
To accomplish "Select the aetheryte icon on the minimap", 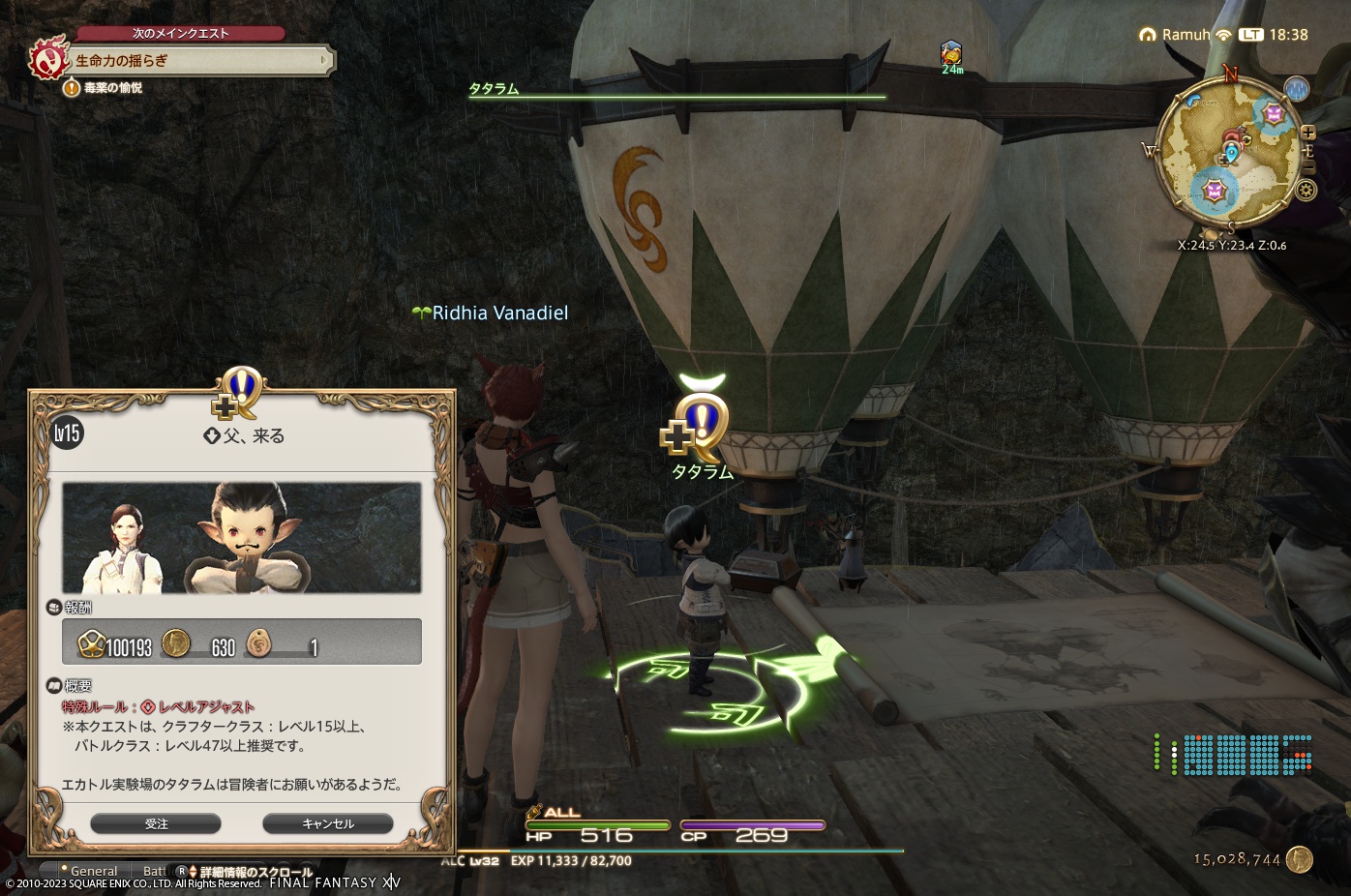I will 1232,153.
